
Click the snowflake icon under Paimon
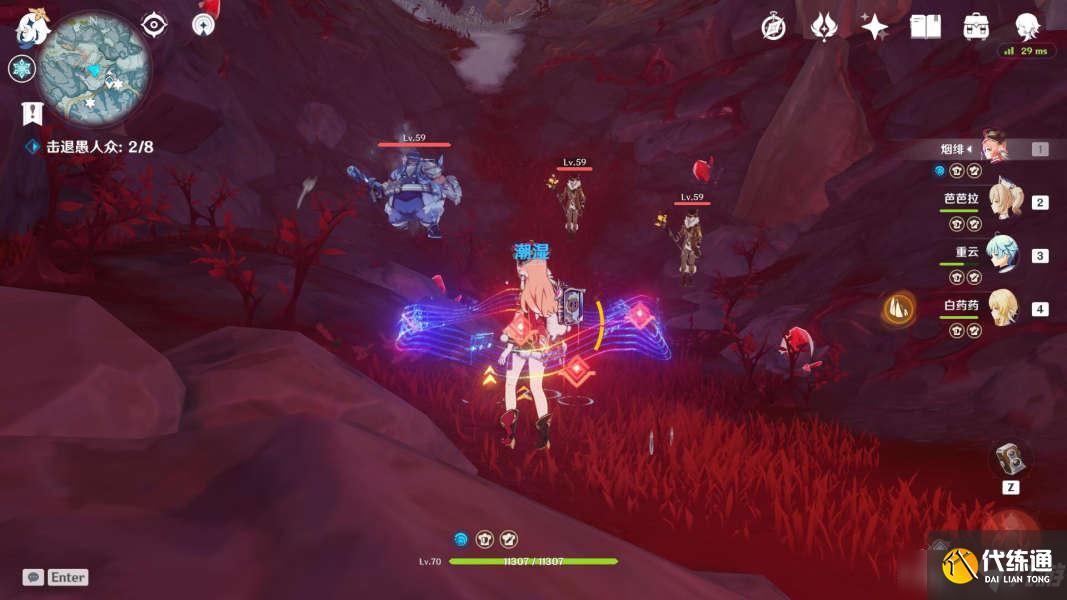(x=22, y=69)
